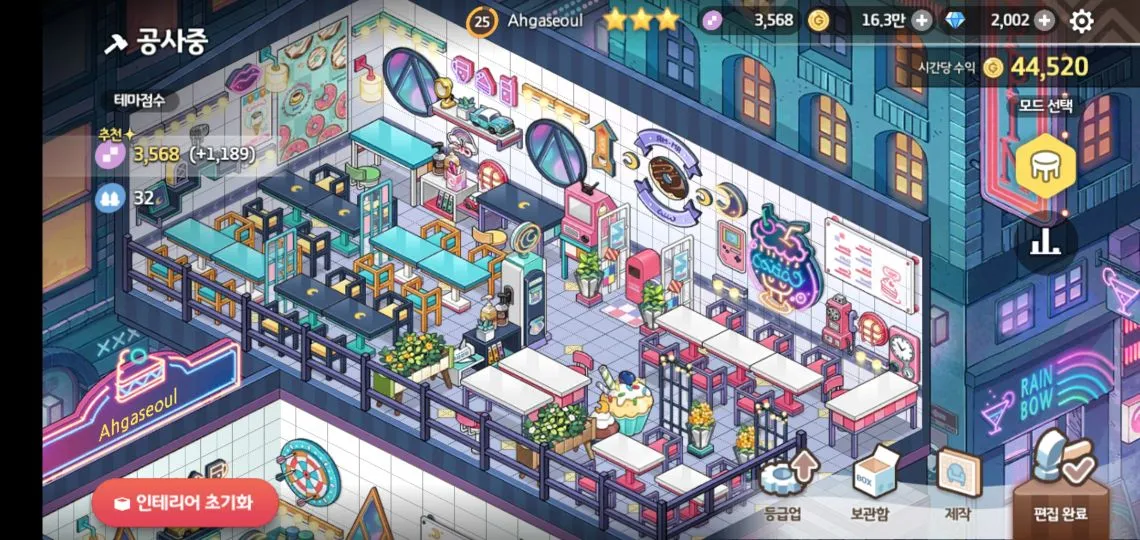
Task: Show the 테마점수 theme score details
Action: (139, 100)
